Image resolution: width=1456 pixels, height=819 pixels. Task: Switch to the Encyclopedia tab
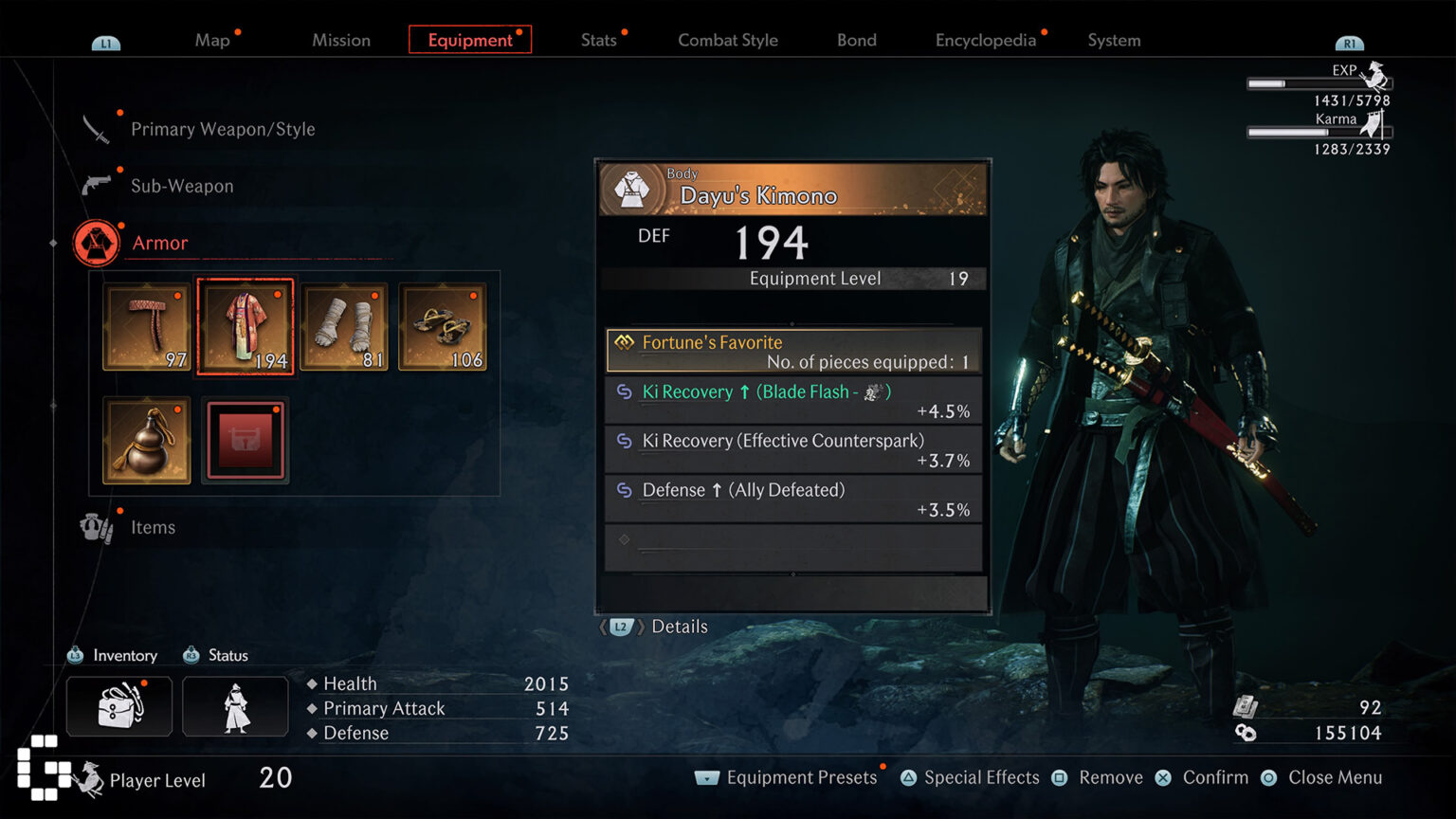coord(986,40)
